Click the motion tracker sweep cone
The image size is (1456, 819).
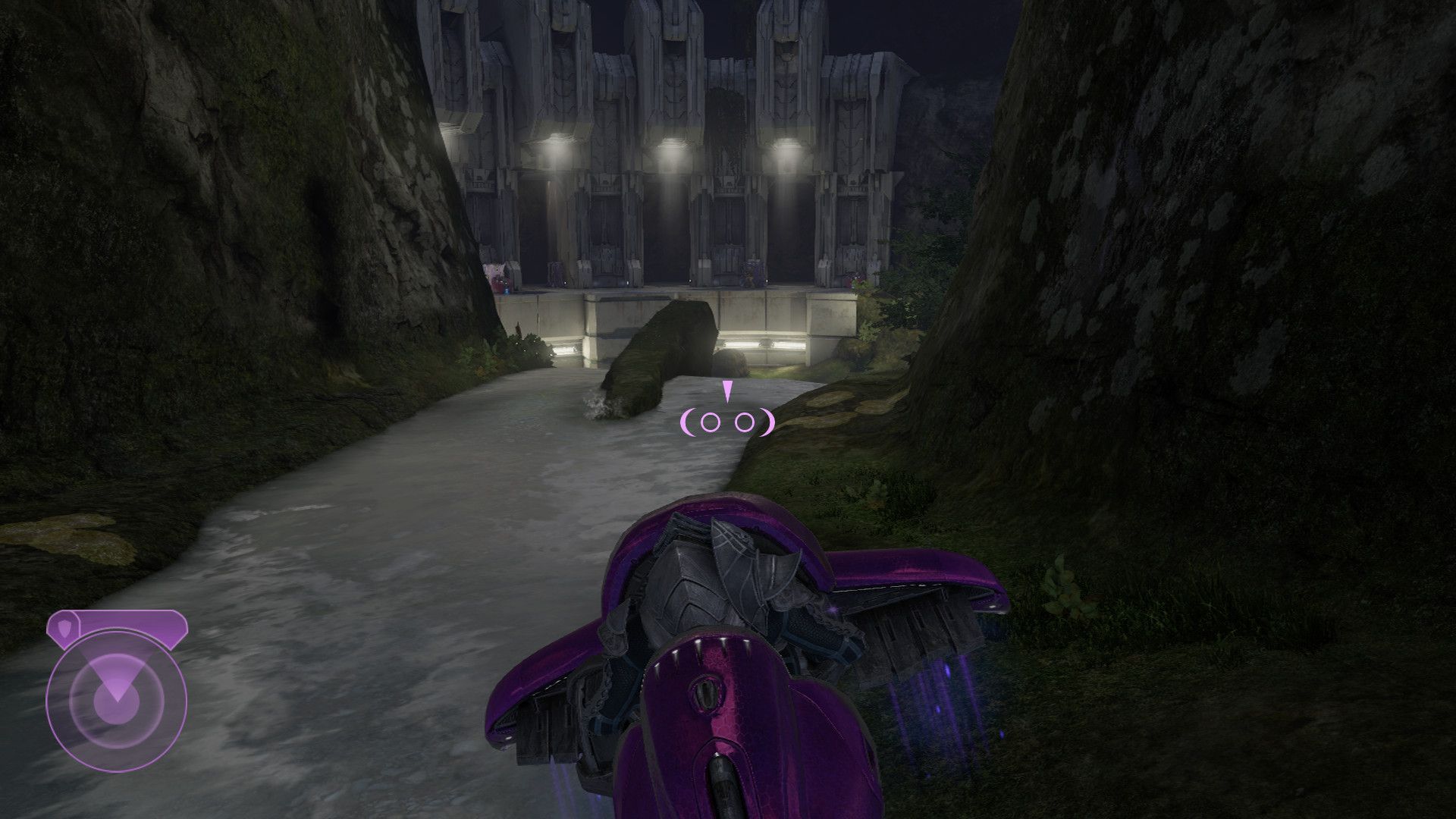coord(118,675)
